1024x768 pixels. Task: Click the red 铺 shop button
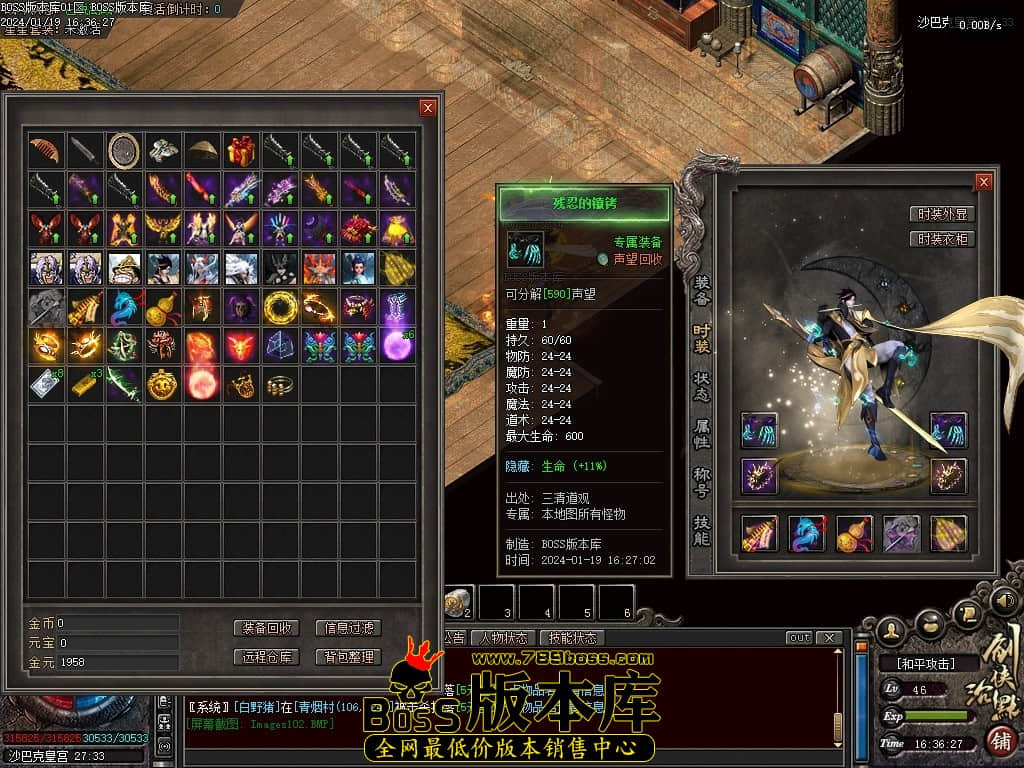[1000, 741]
